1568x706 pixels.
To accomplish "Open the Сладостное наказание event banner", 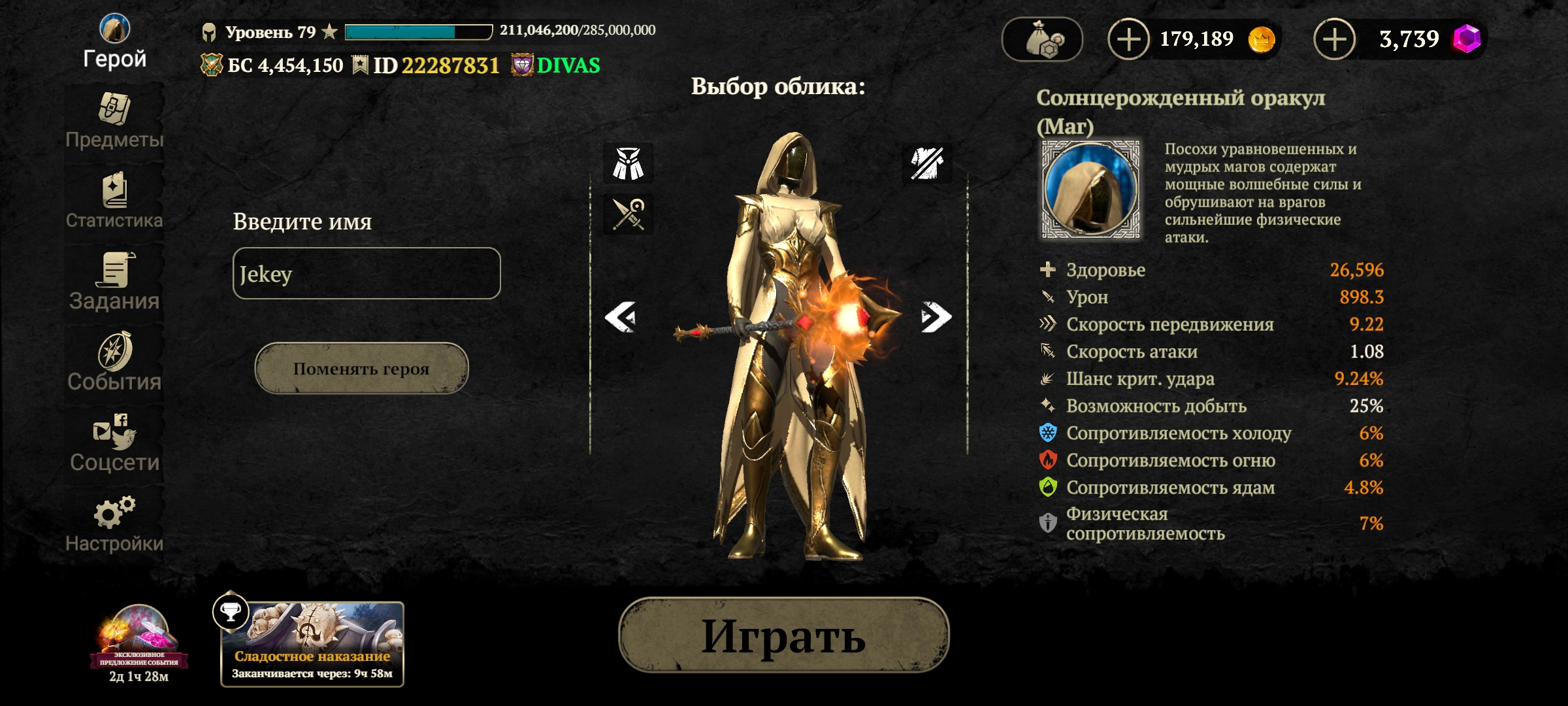I will tap(312, 645).
